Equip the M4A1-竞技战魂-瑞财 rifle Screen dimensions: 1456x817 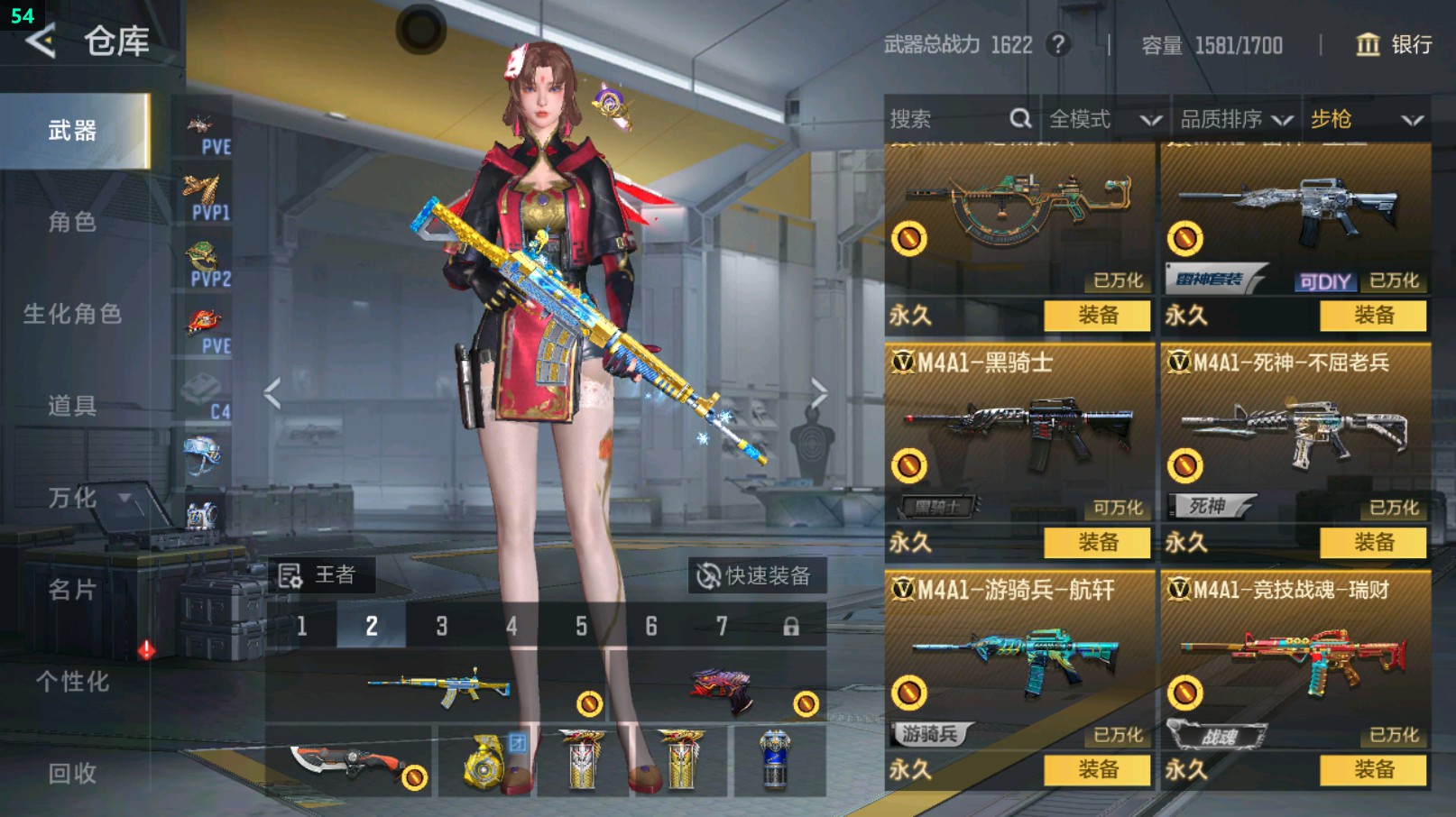(x=1373, y=770)
